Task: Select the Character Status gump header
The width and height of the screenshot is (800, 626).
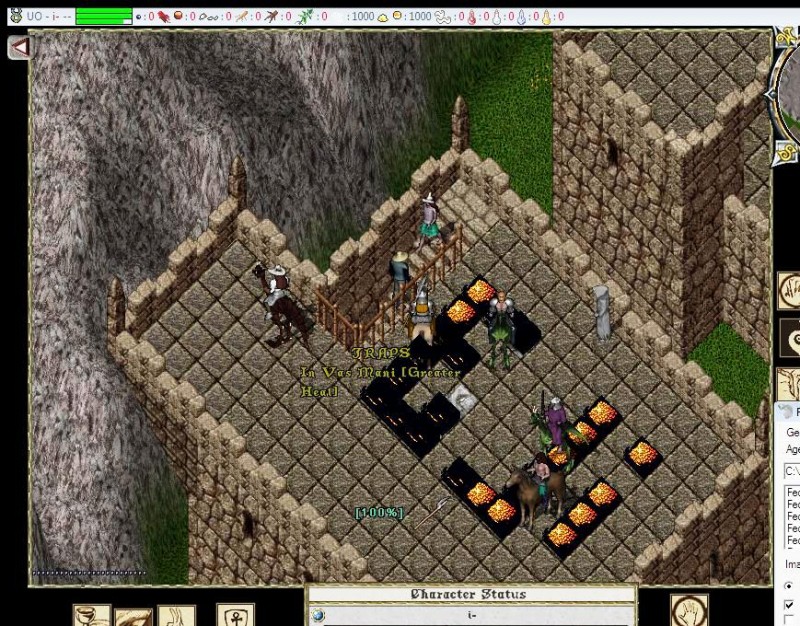Action: click(x=470, y=595)
